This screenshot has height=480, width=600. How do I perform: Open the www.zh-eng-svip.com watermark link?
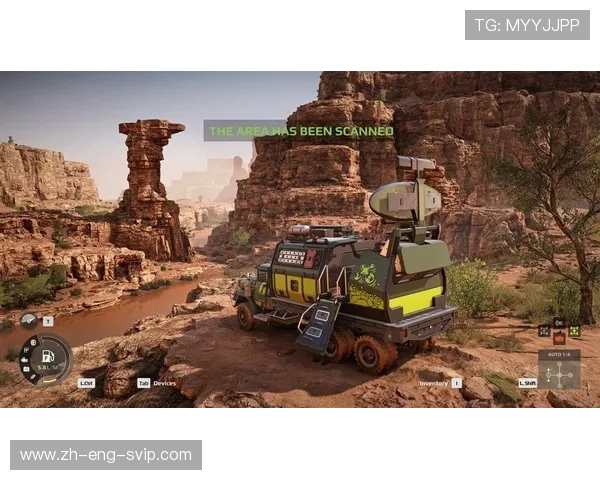point(106,455)
